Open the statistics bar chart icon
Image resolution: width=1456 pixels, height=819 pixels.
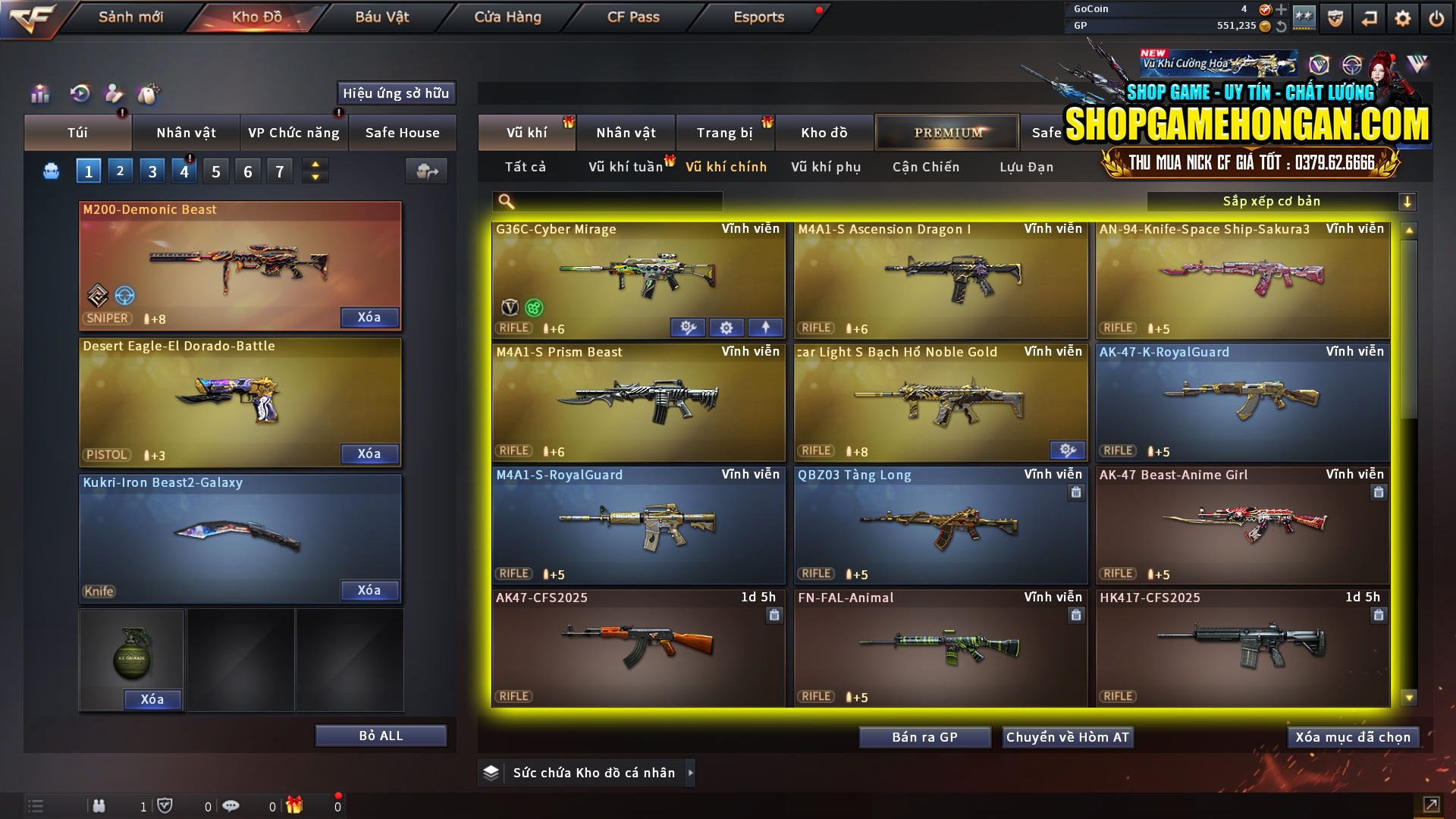coord(39,94)
